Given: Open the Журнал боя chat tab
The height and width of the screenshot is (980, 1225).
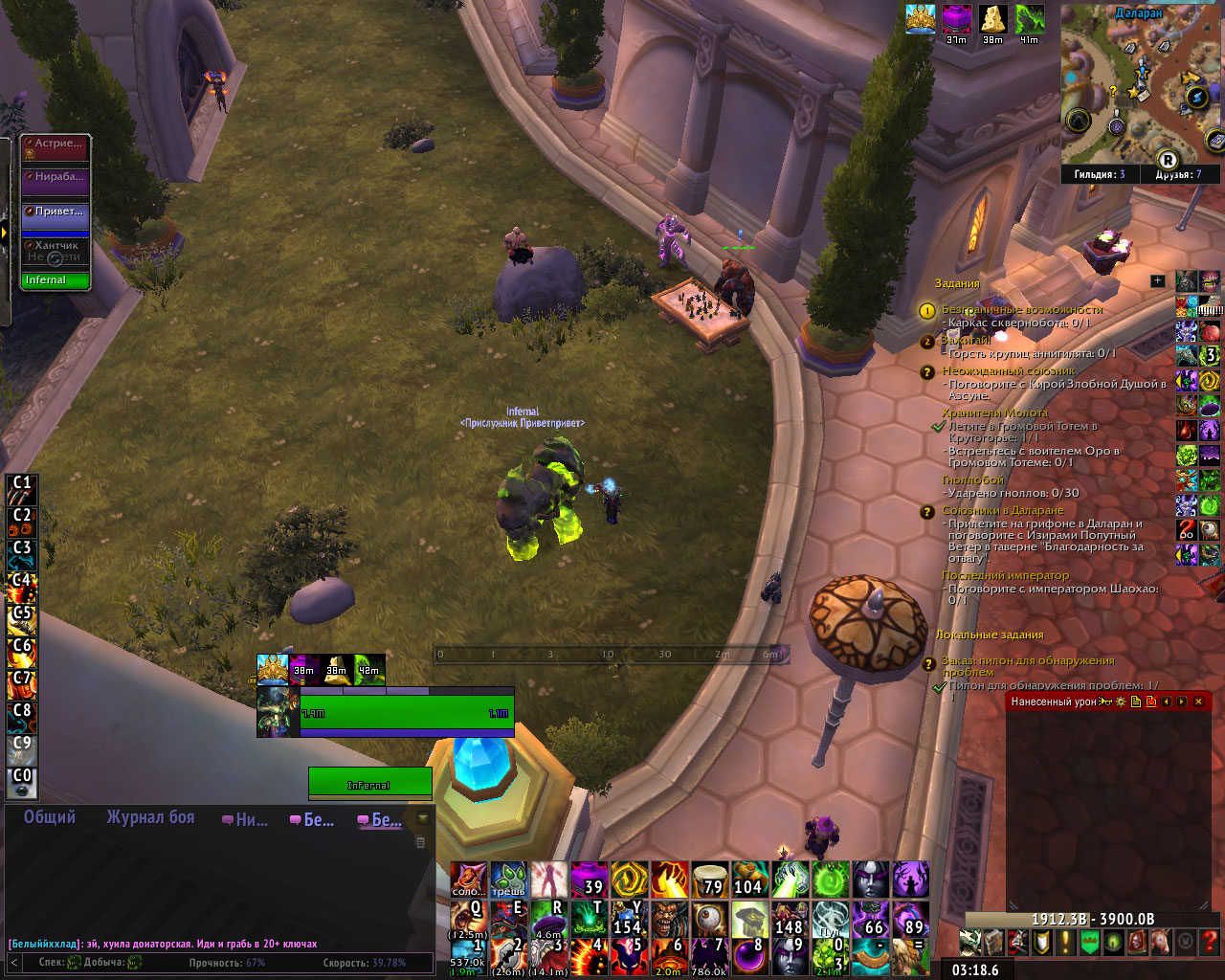Looking at the screenshot, I should [150, 817].
